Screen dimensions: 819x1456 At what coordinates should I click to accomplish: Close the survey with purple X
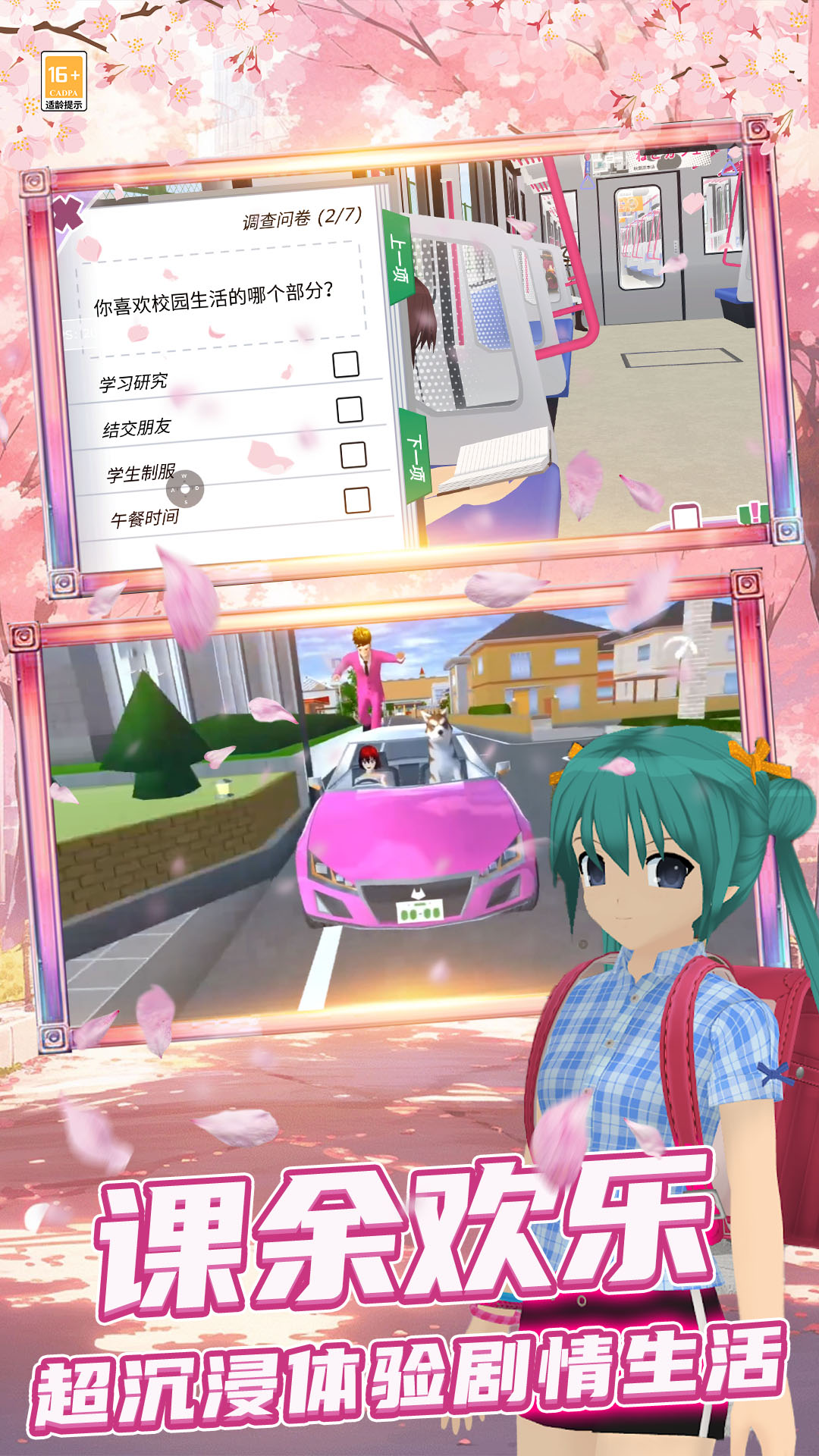coord(67,214)
